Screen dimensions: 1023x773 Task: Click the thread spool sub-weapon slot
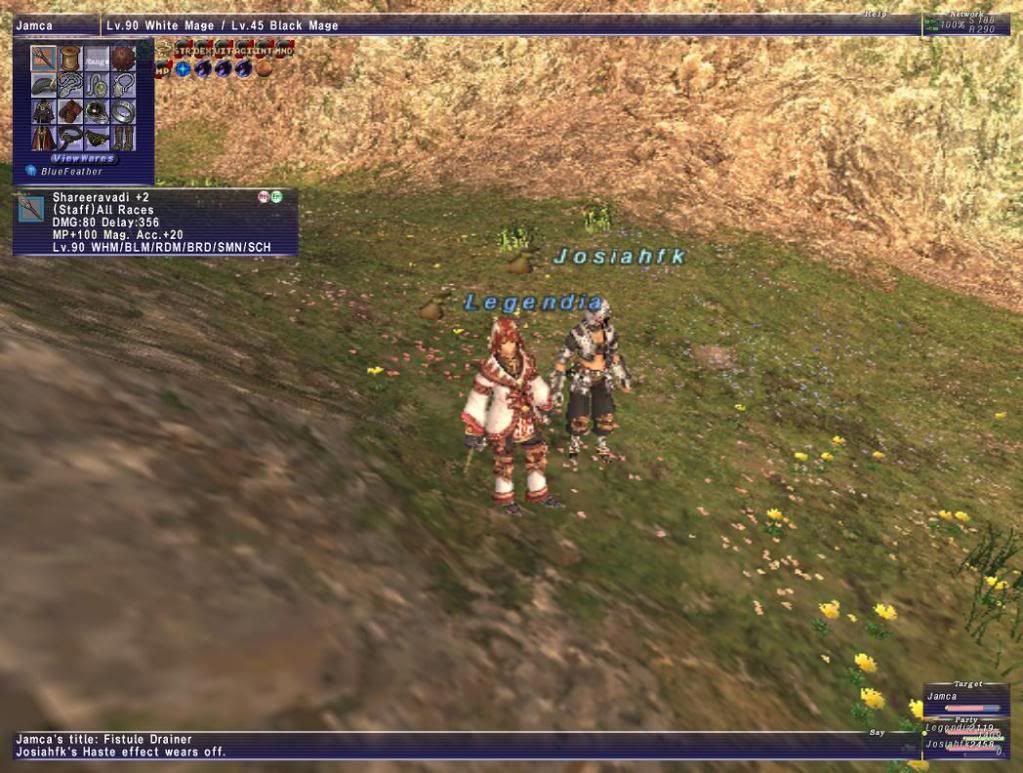point(69,58)
